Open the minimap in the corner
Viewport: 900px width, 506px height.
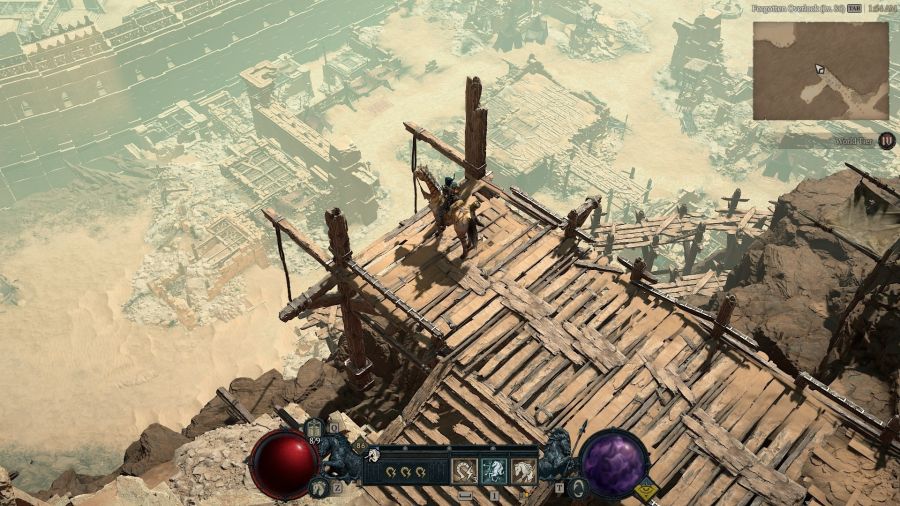pos(820,70)
